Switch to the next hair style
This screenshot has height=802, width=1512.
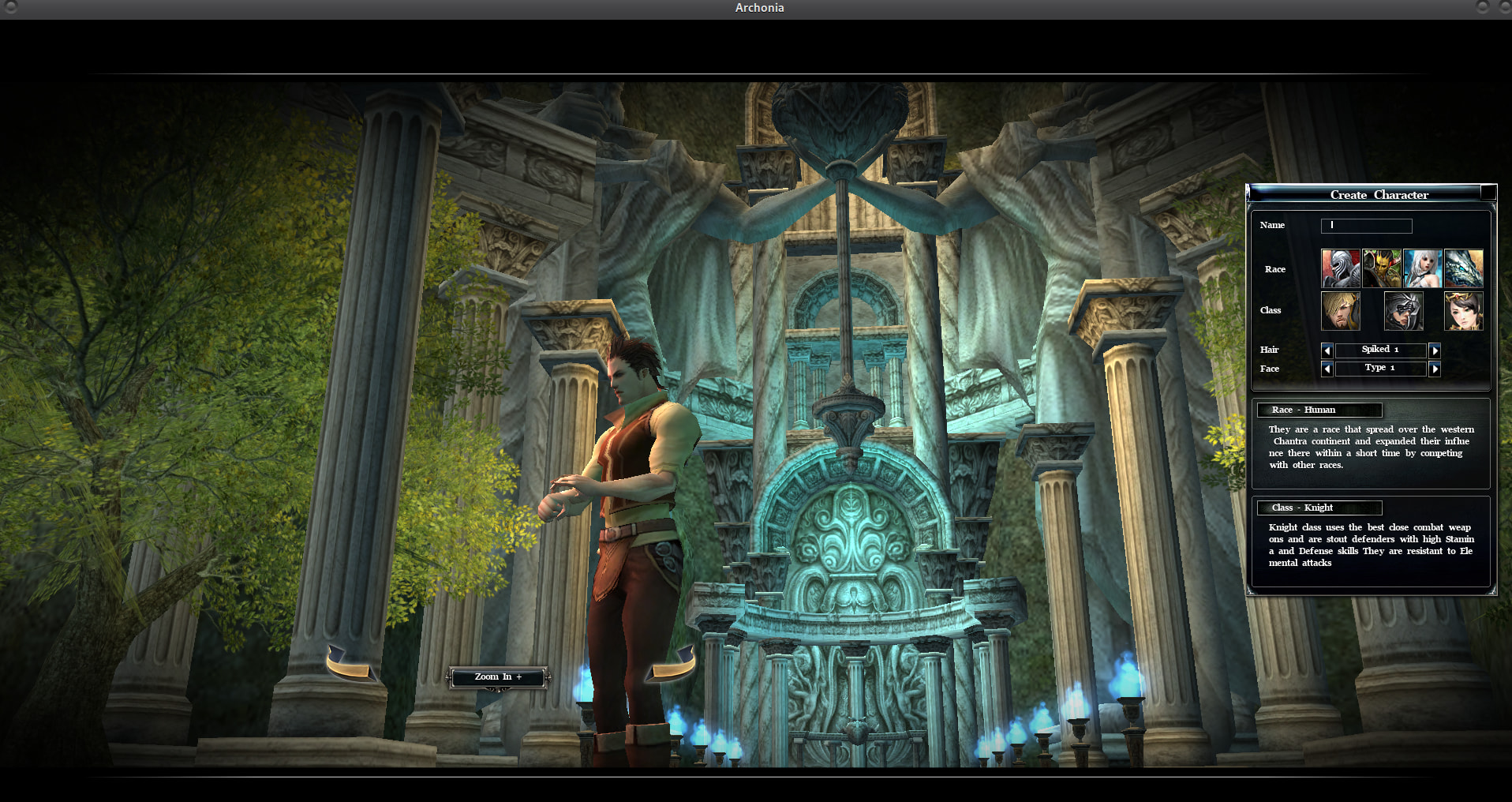click(1435, 350)
